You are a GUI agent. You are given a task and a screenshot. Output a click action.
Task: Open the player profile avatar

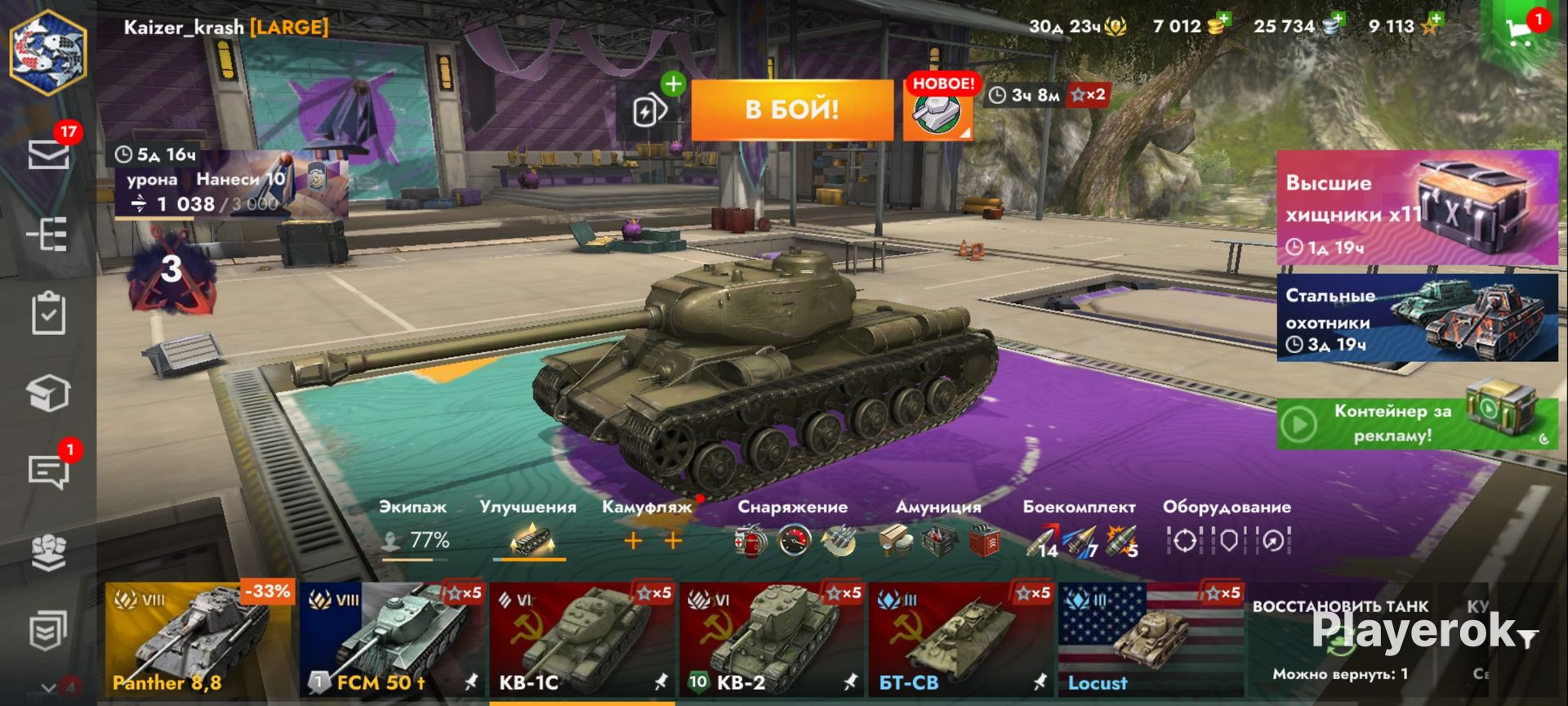tap(48, 52)
